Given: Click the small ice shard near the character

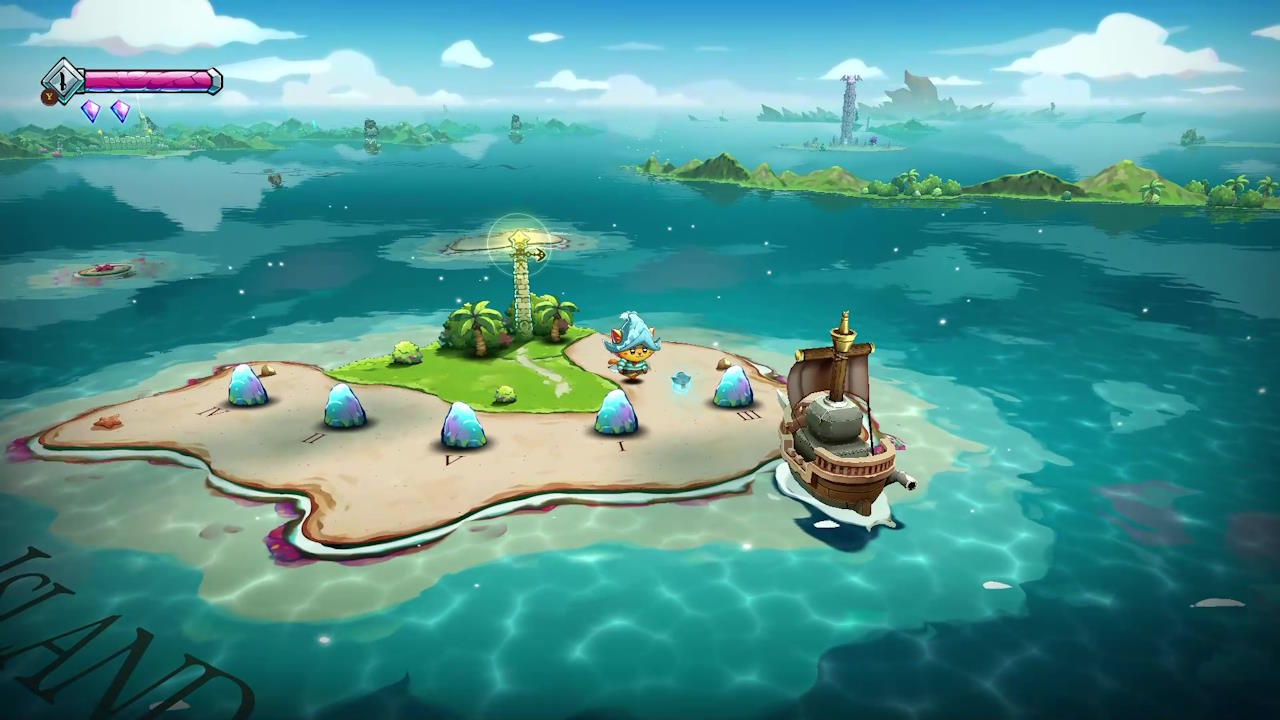Looking at the screenshot, I should pos(680,383).
